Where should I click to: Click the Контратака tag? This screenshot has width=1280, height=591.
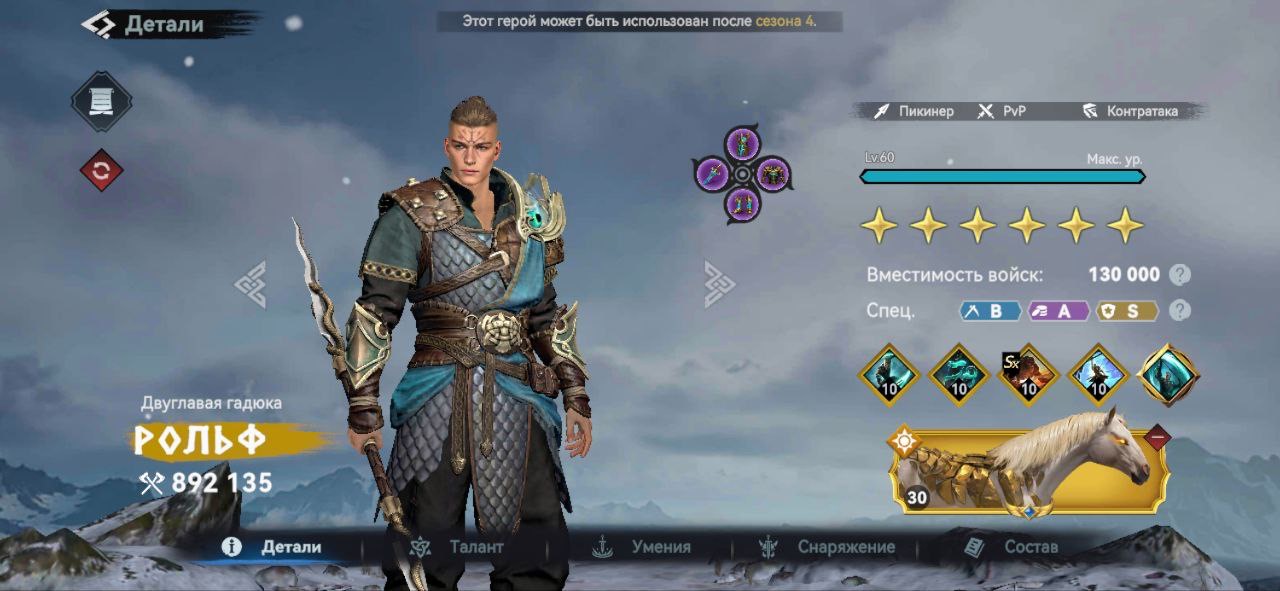1131,111
